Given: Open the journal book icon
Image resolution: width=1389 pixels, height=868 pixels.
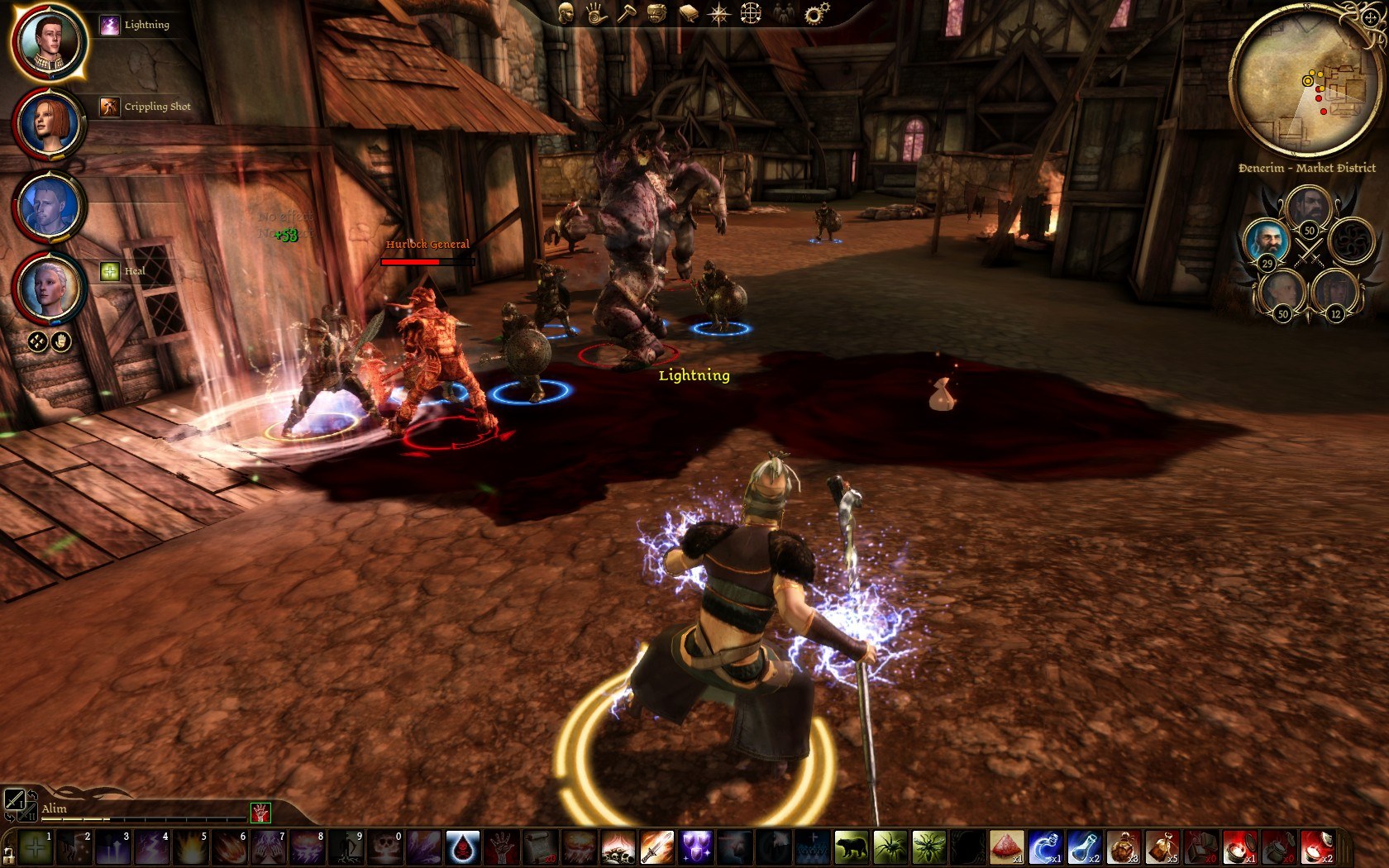Looking at the screenshot, I should [x=688, y=13].
